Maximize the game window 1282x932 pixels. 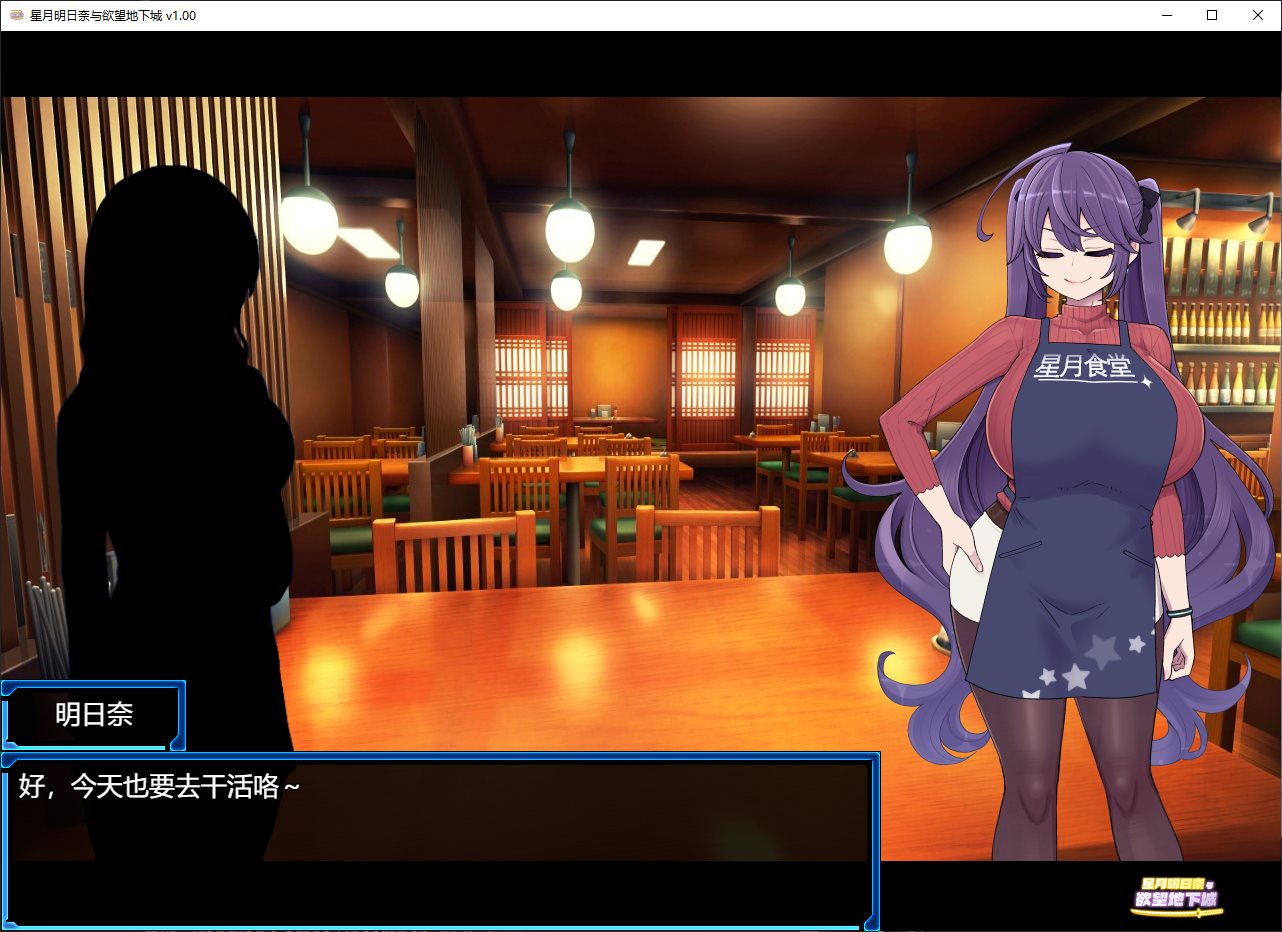coord(1212,16)
